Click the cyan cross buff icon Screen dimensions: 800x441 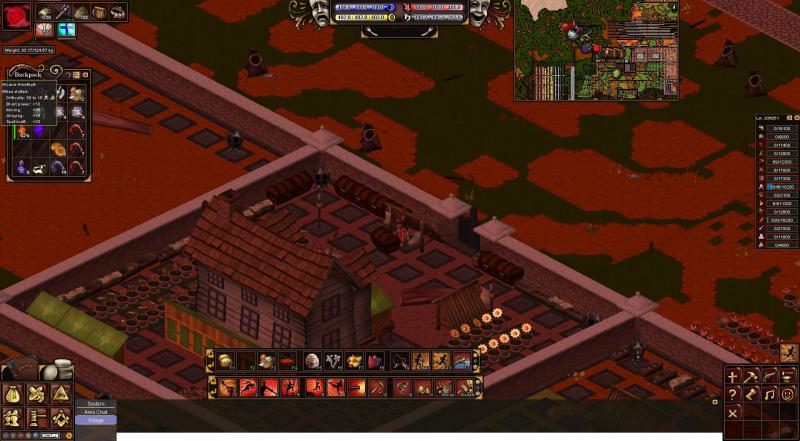67,30
